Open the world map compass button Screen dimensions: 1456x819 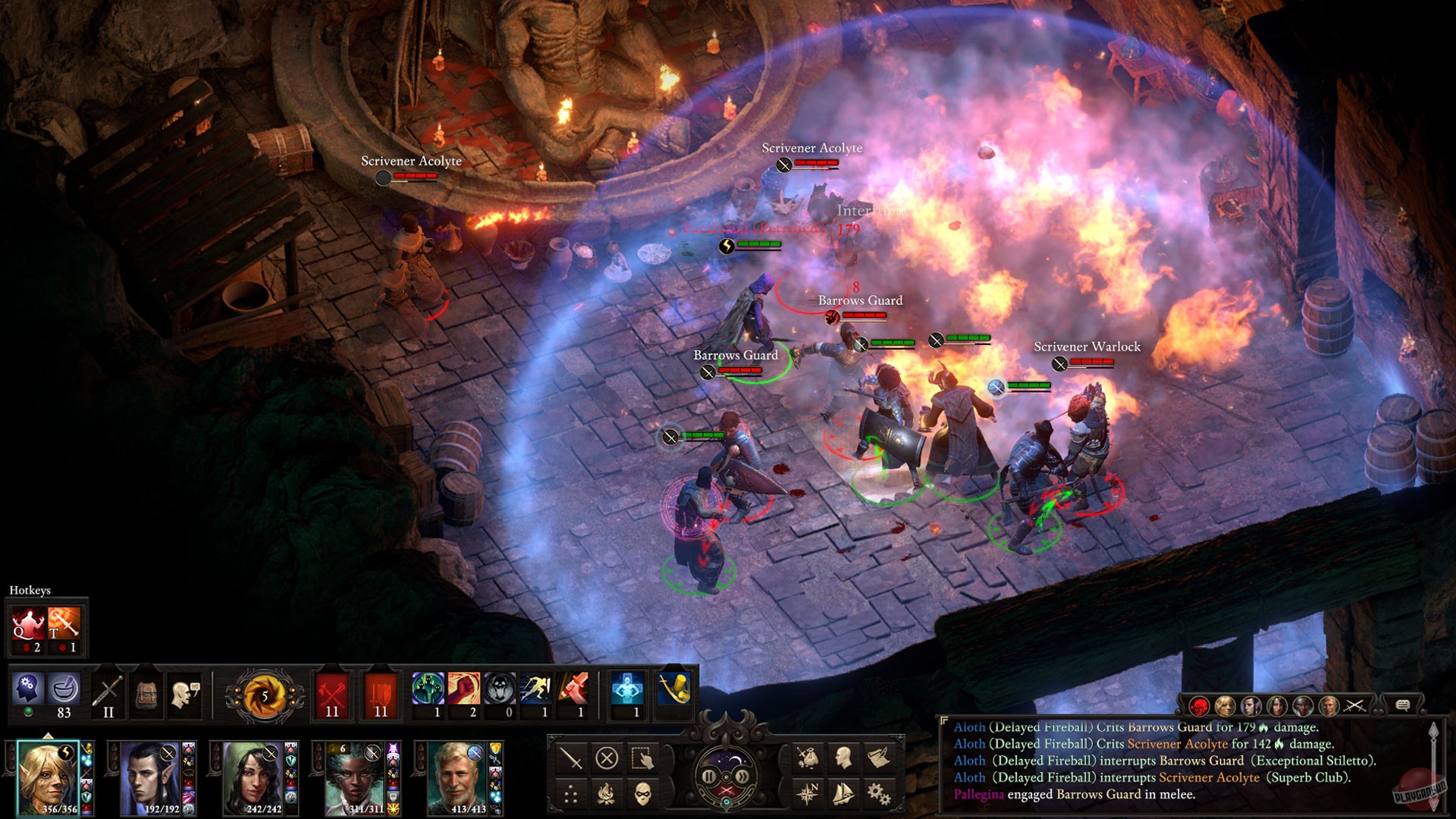807,794
